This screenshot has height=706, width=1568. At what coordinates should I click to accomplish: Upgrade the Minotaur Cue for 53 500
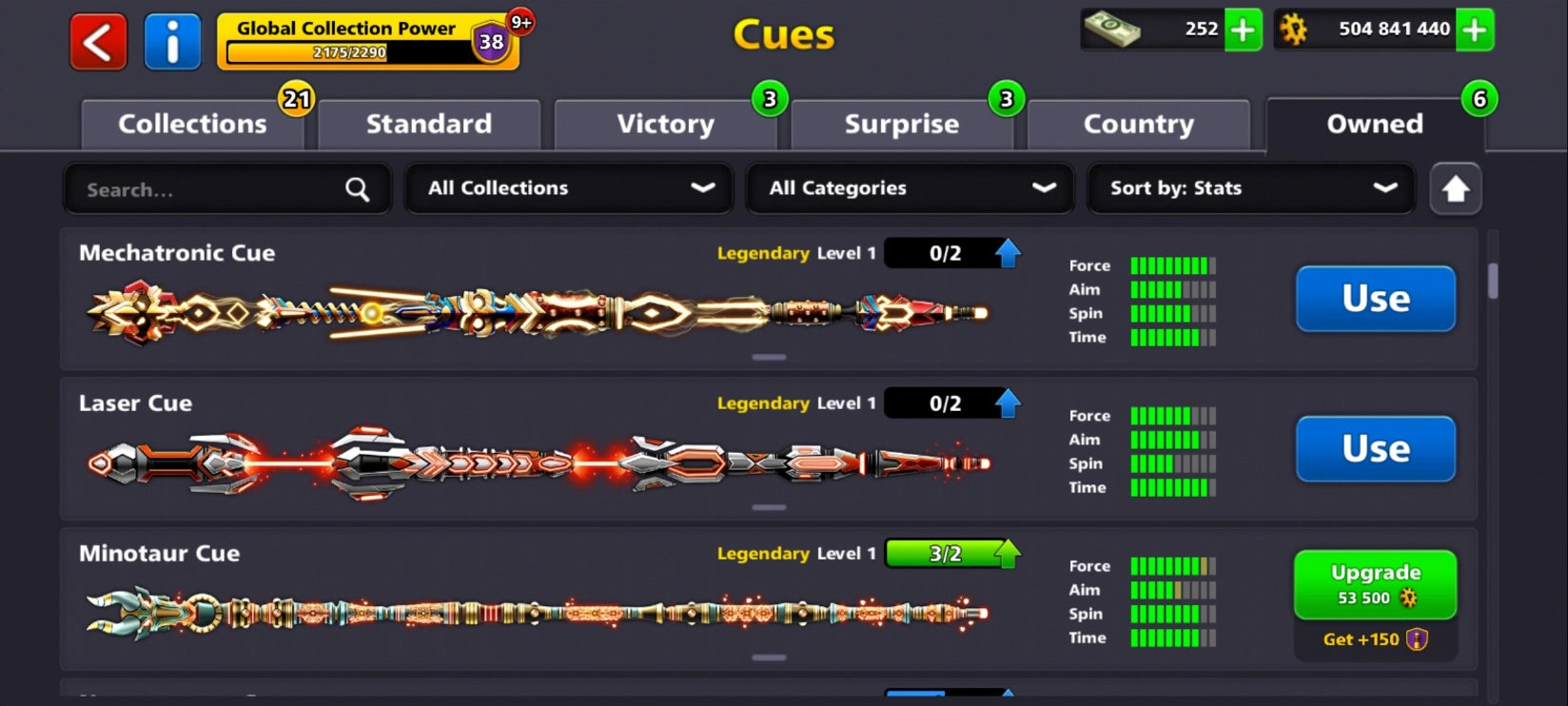click(1375, 583)
